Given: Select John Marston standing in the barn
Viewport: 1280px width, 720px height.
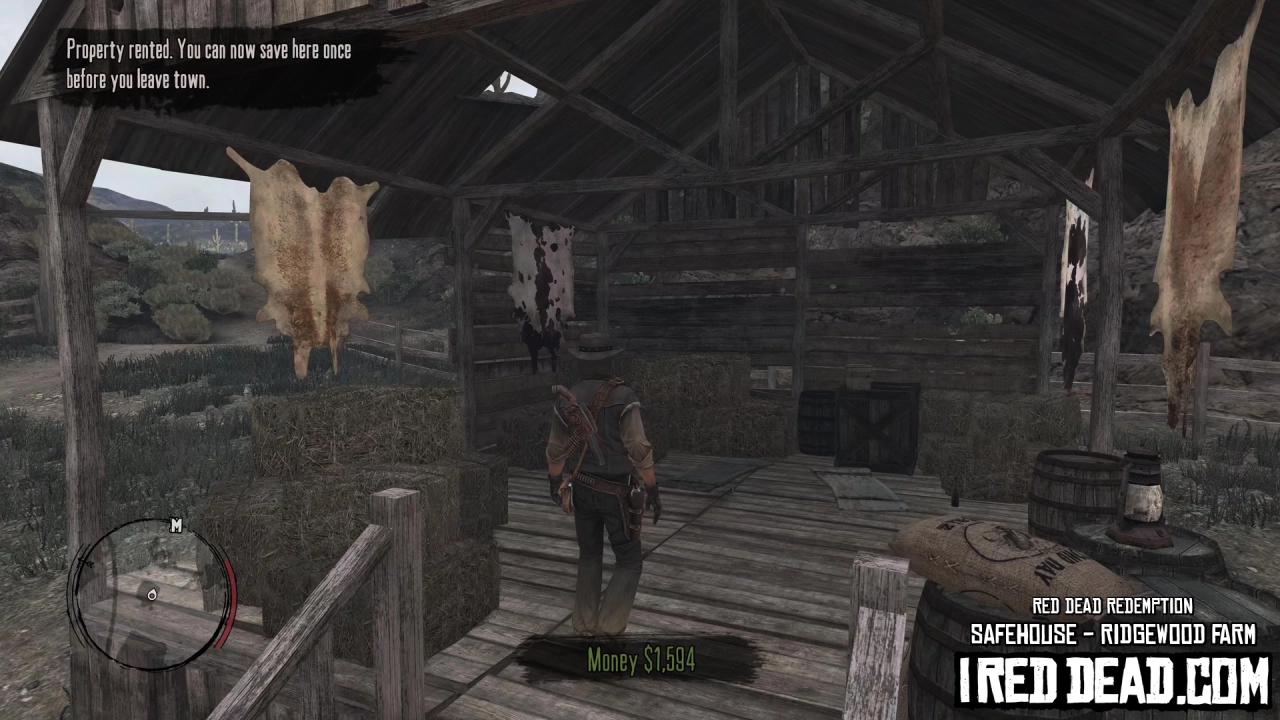Looking at the screenshot, I should [x=600, y=470].
